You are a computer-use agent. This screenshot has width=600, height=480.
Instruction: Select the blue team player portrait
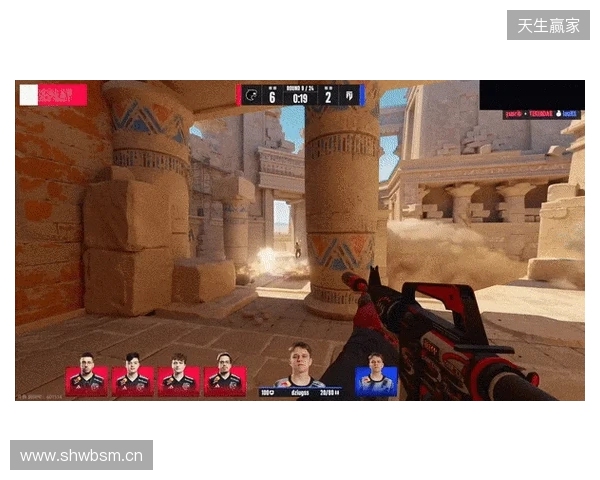tap(376, 380)
